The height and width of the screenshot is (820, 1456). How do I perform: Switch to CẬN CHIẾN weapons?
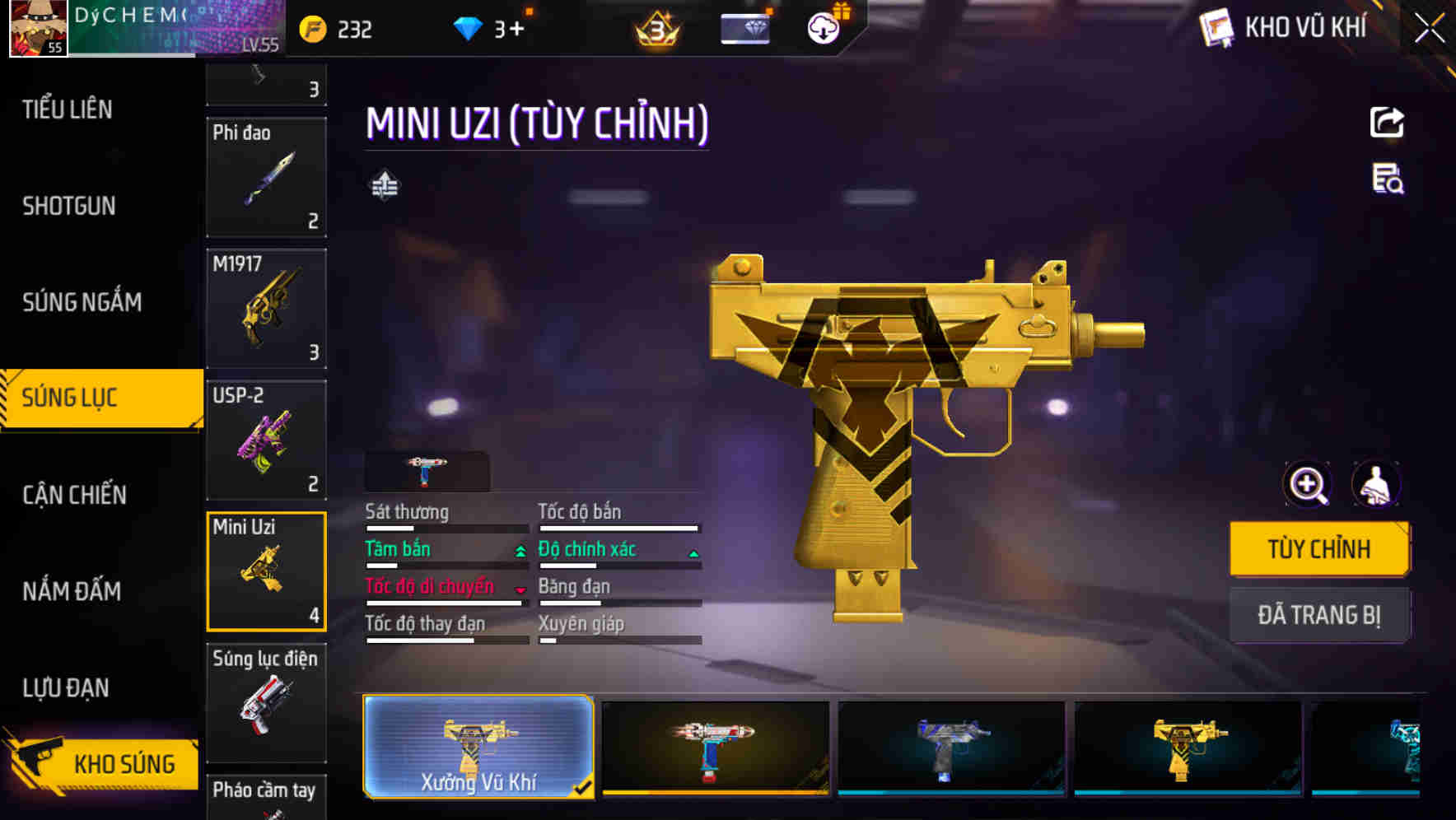coord(74,495)
